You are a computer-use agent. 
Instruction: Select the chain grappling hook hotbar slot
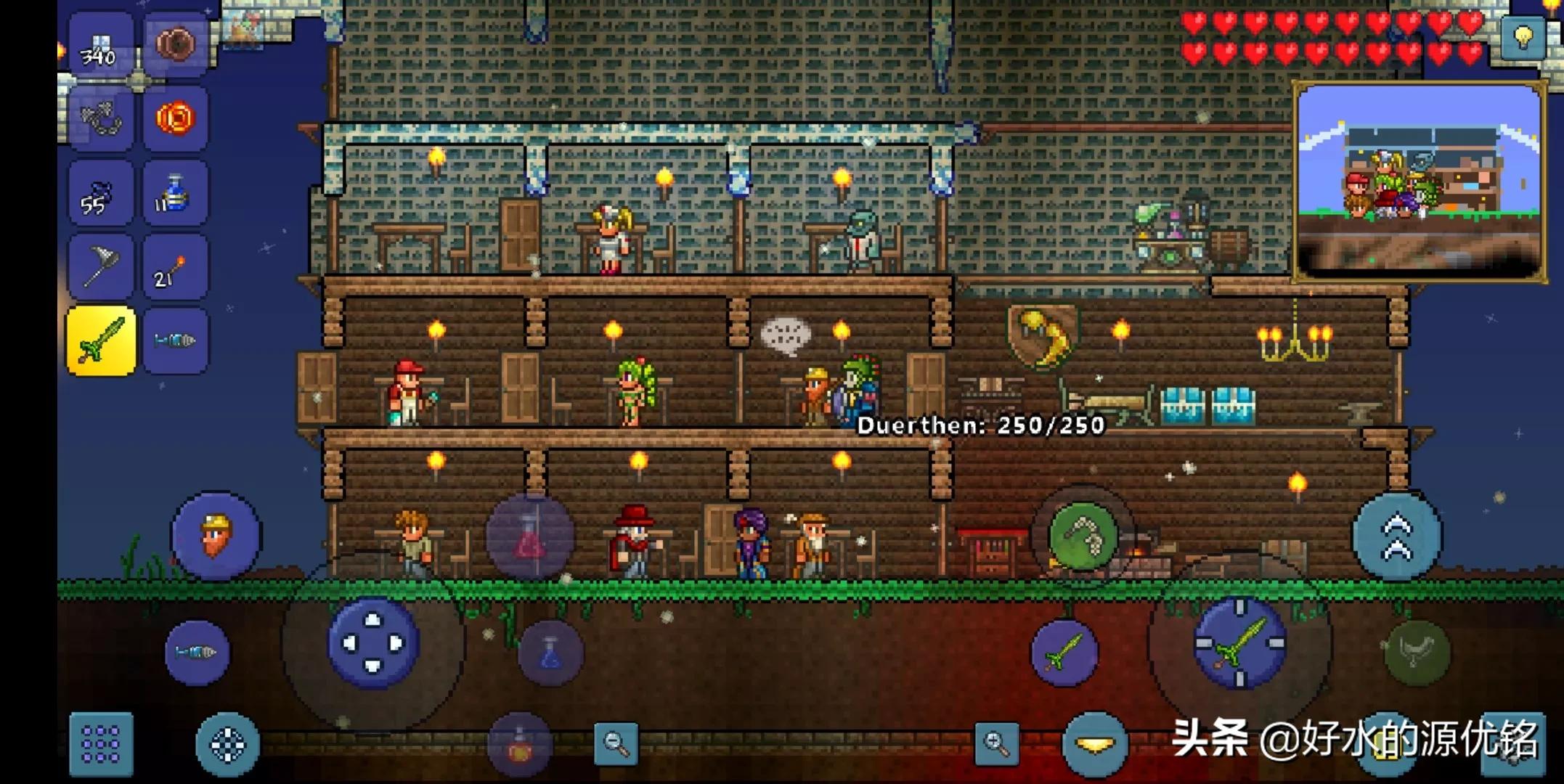tap(101, 118)
